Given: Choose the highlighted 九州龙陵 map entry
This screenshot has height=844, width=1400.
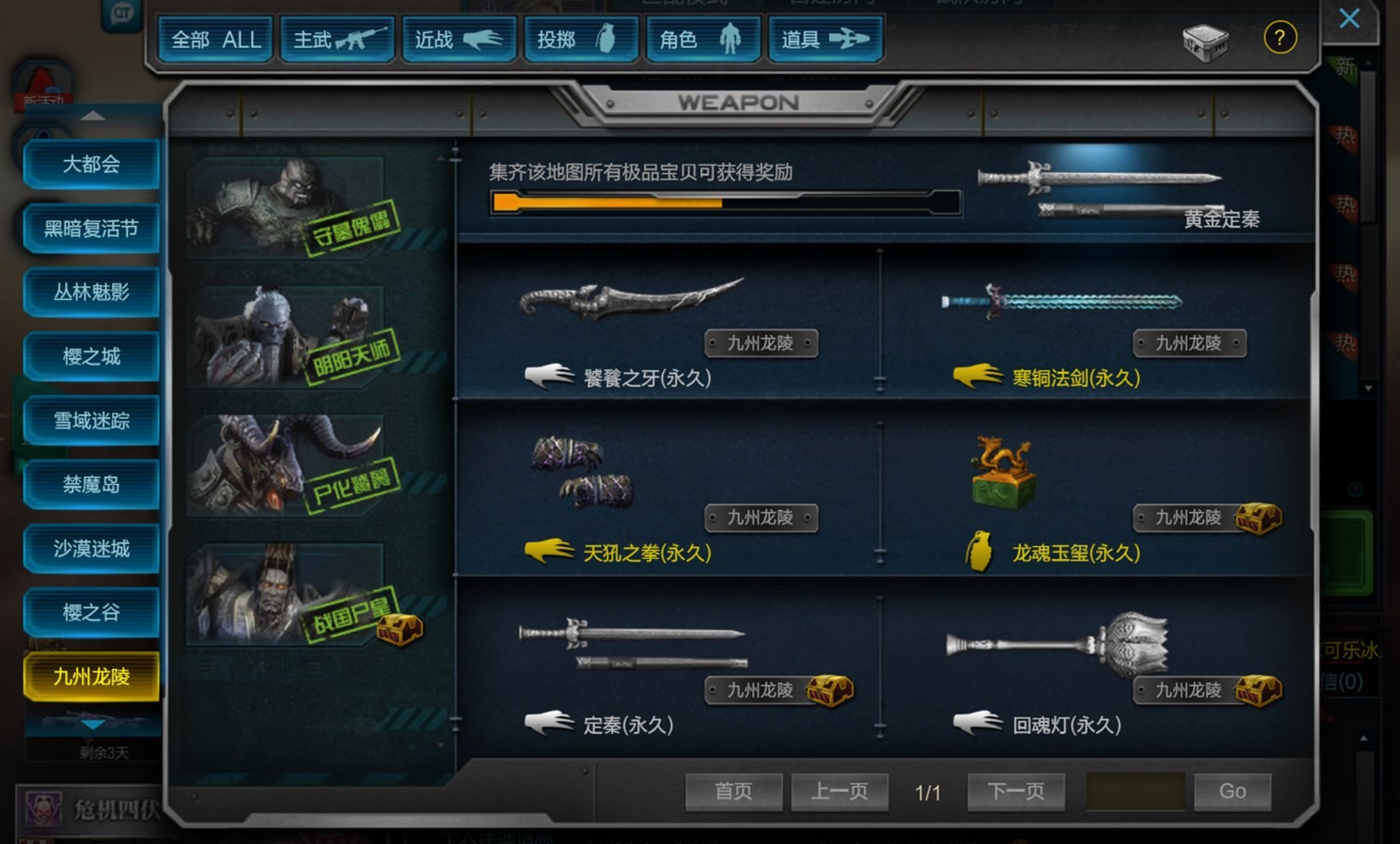Looking at the screenshot, I should click(x=92, y=676).
